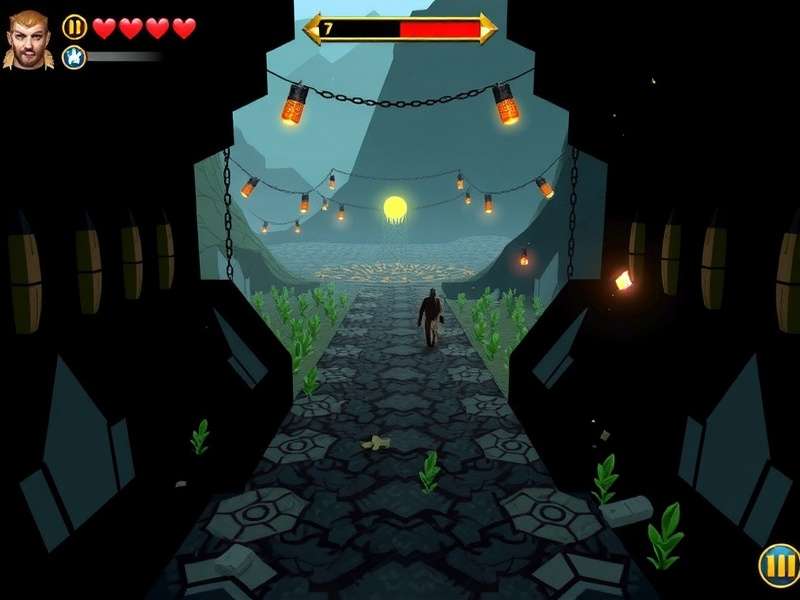800x600 pixels.
Task: Tap the blue three-bar round button
Action: pyautogui.click(x=778, y=566)
